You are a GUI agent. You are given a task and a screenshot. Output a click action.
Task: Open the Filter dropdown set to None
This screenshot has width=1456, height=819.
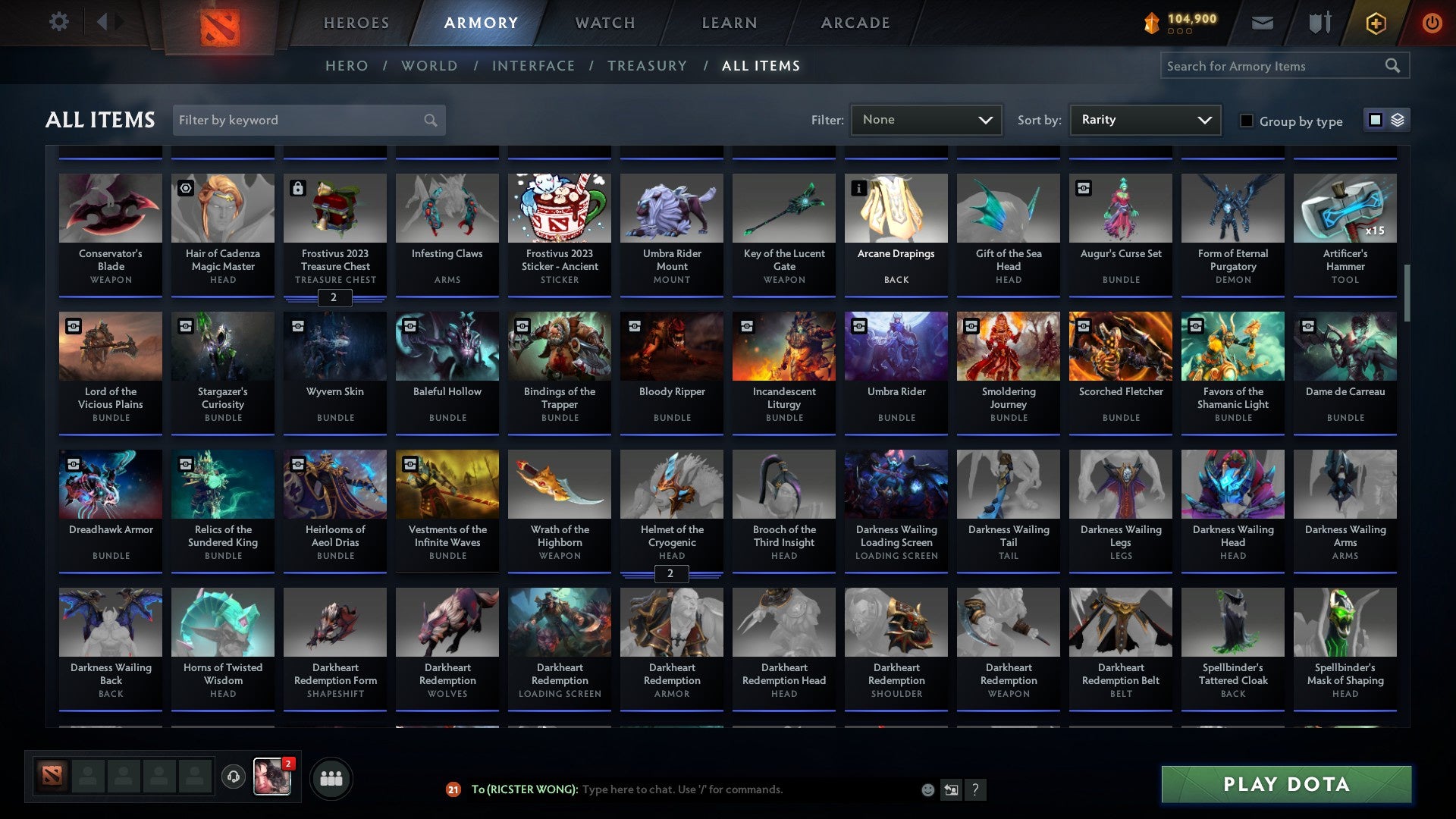tap(926, 119)
